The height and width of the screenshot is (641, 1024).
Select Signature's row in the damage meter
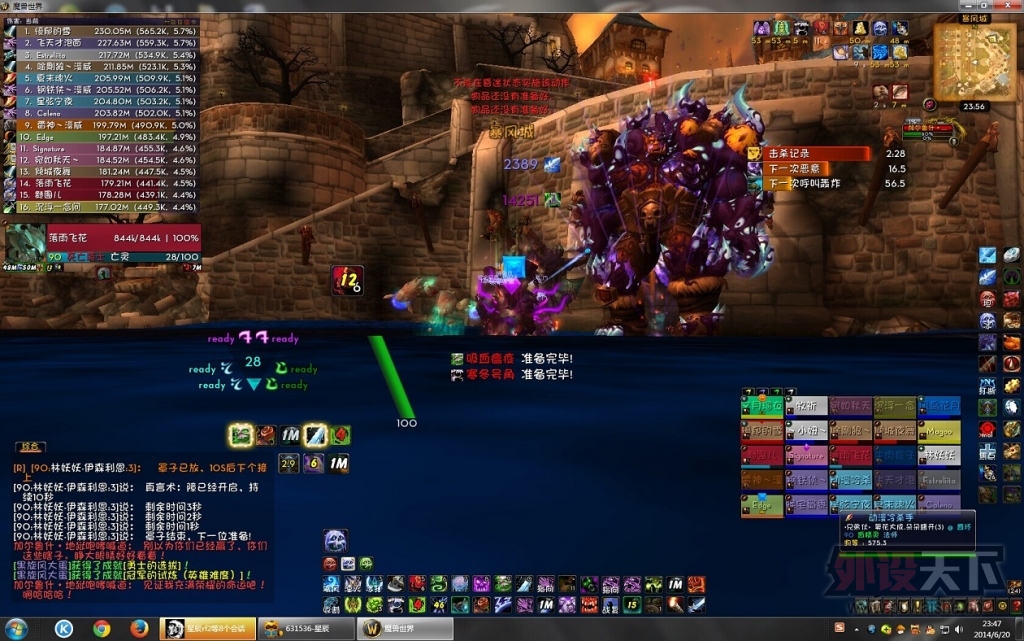coord(100,148)
